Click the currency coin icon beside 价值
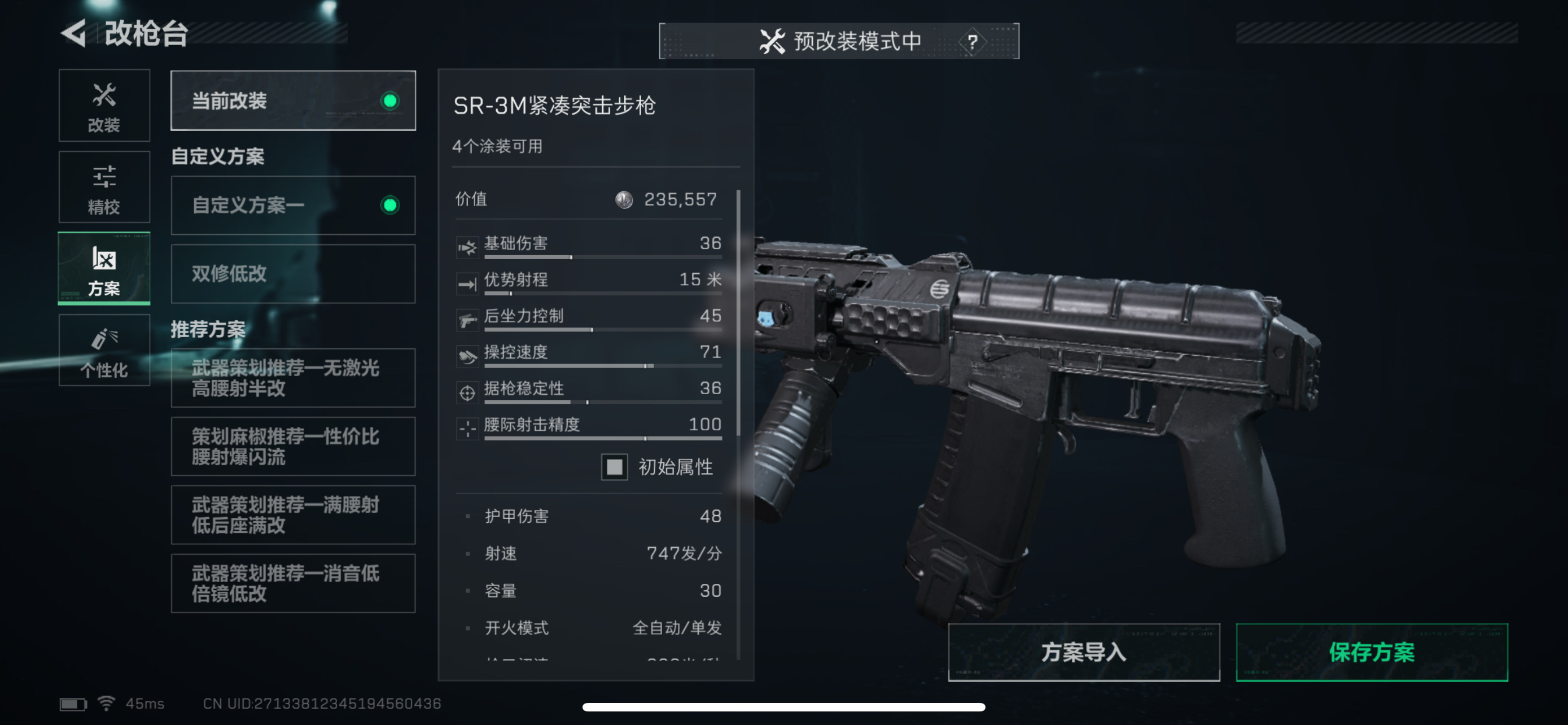This screenshot has height=725, width=1568. pyautogui.click(x=623, y=199)
